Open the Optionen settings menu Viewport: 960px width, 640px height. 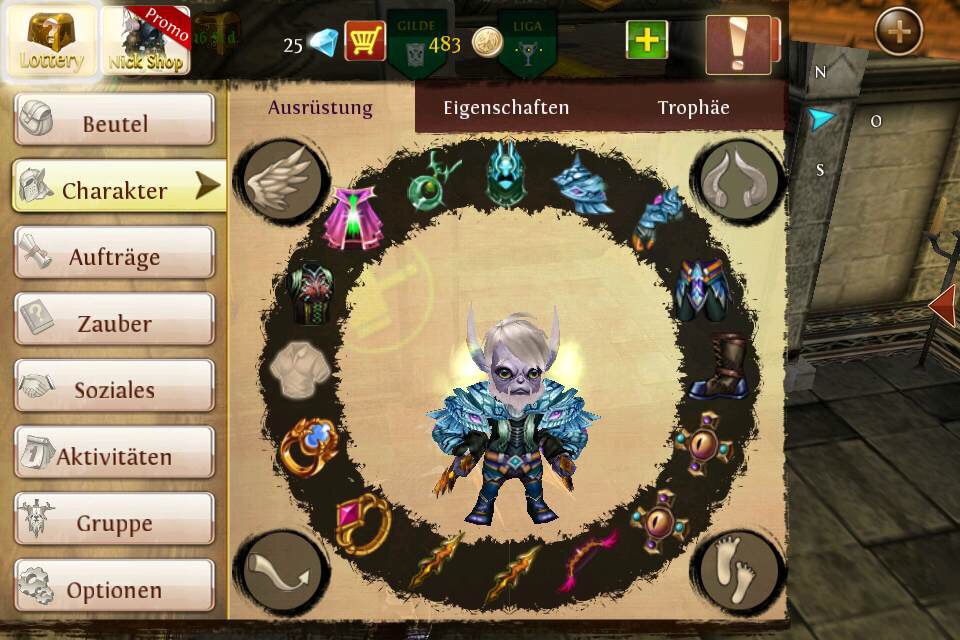point(114,588)
